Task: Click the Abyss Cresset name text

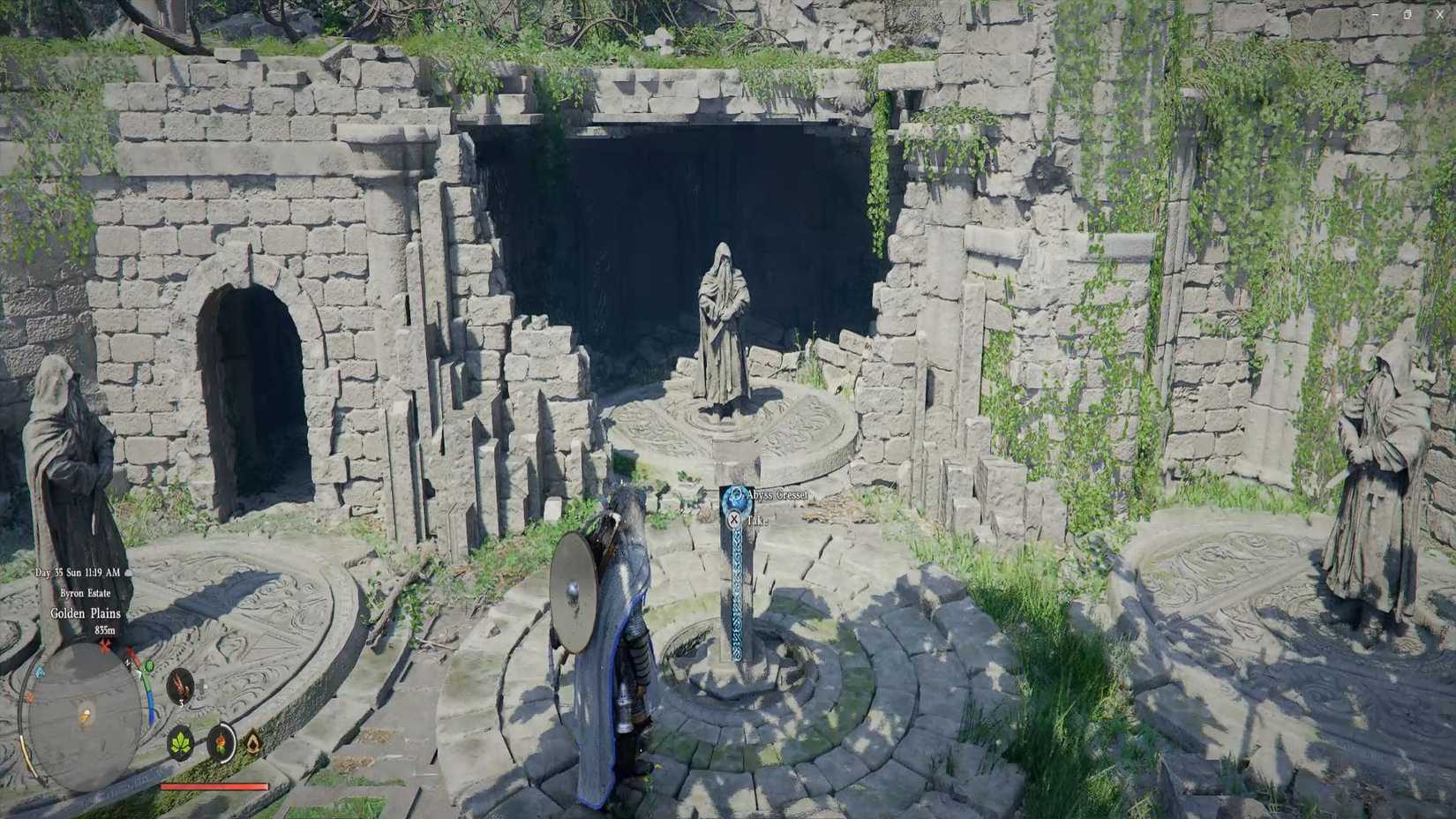Action: (x=778, y=494)
